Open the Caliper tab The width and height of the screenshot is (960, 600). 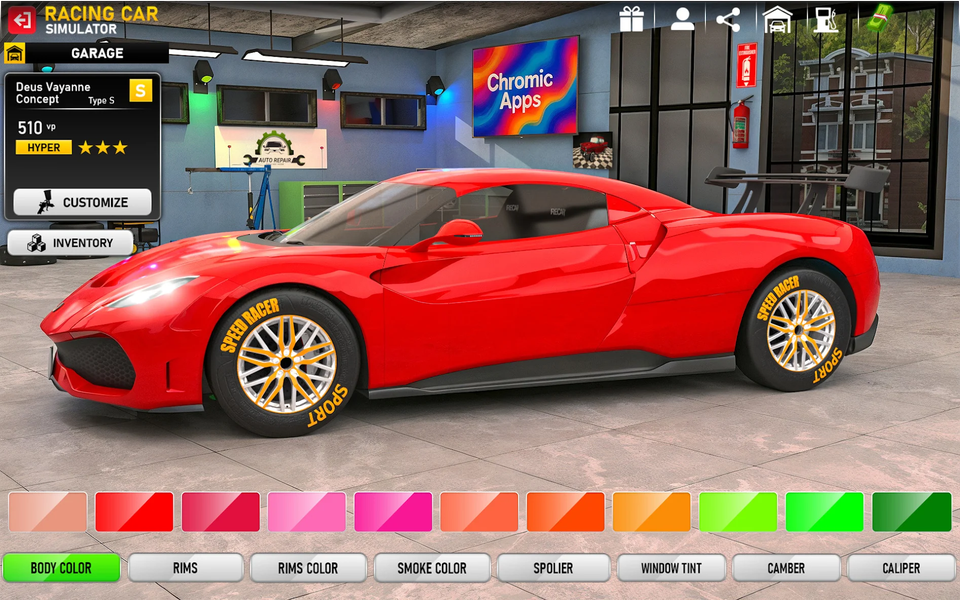pyautogui.click(x=901, y=568)
